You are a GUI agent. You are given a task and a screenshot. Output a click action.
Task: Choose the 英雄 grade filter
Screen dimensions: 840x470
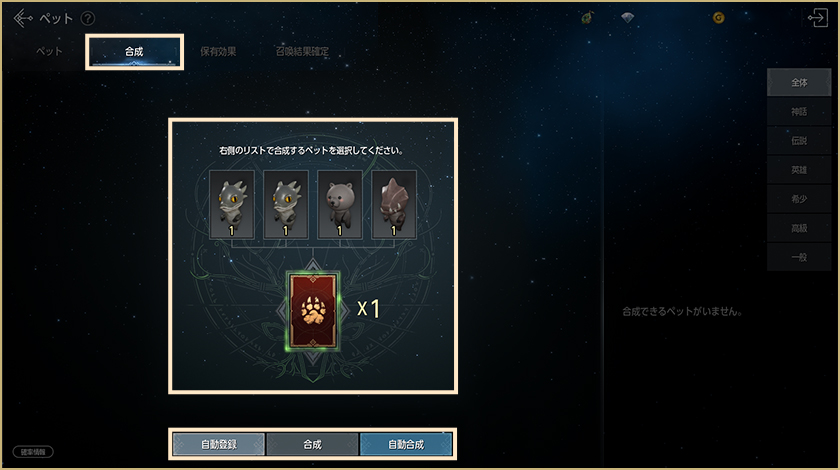tap(798, 170)
